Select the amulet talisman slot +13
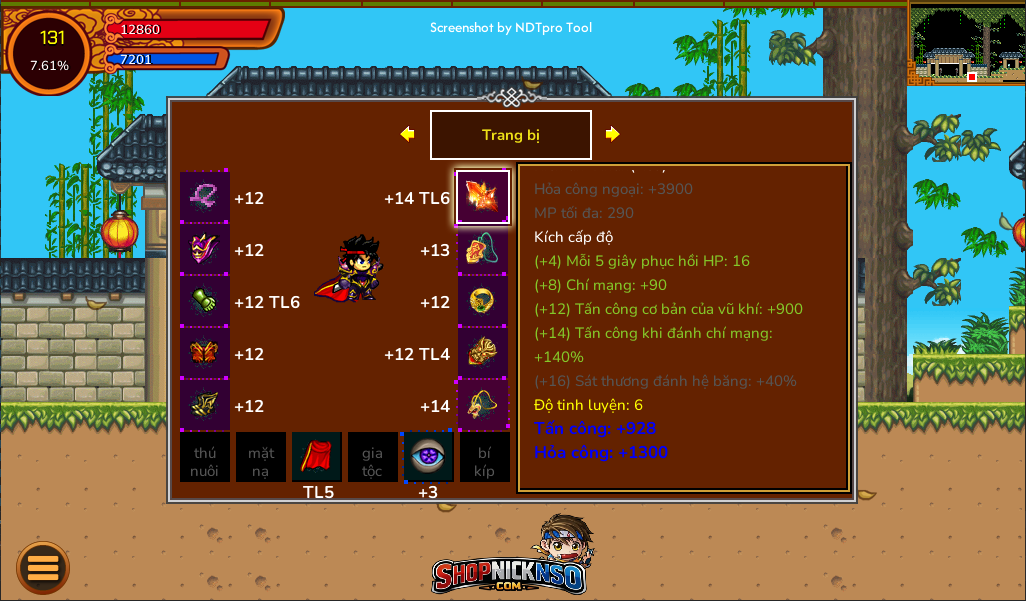The image size is (1026, 601). 483,249
